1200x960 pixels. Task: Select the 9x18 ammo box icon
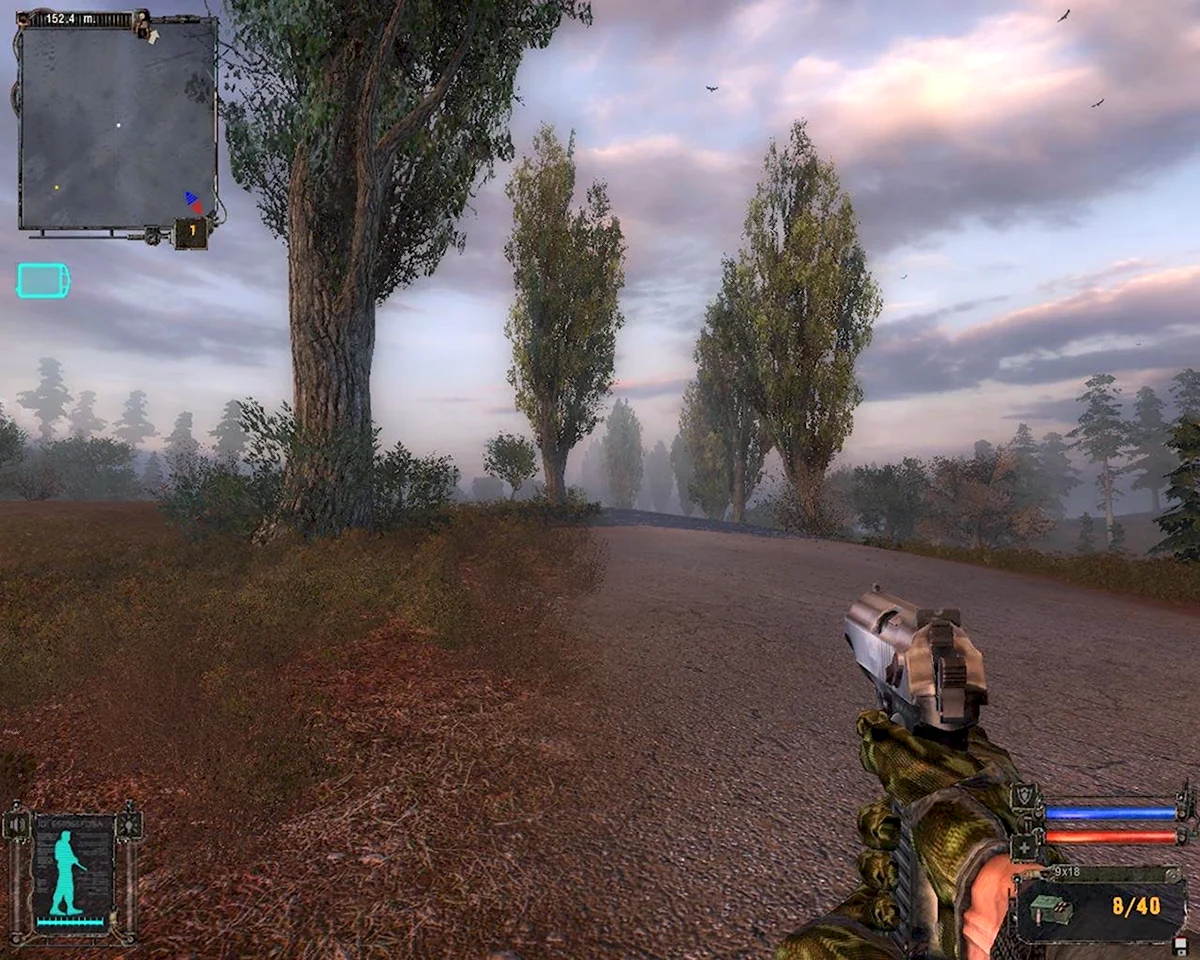point(1051,909)
